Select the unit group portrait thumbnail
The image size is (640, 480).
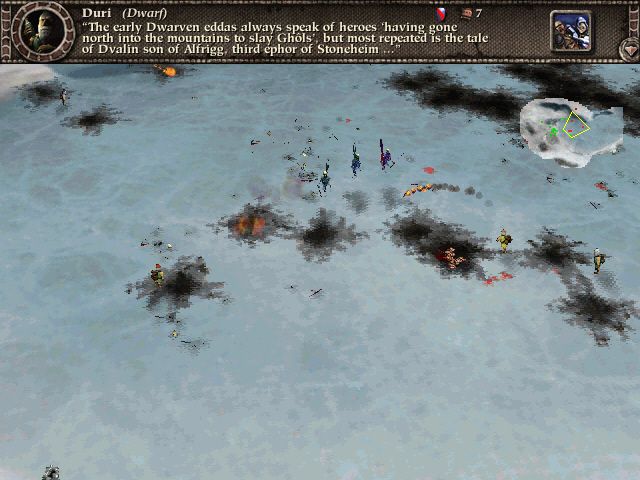(571, 30)
